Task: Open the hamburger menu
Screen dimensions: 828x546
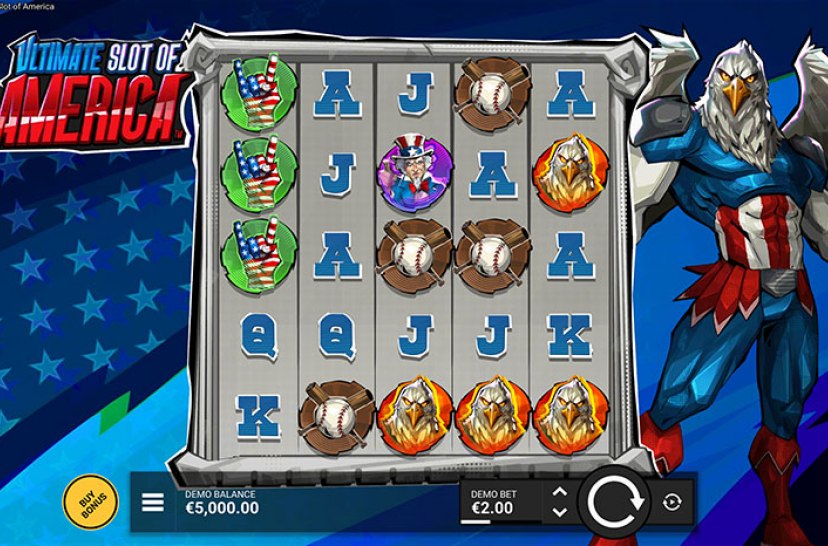Action: tap(153, 502)
